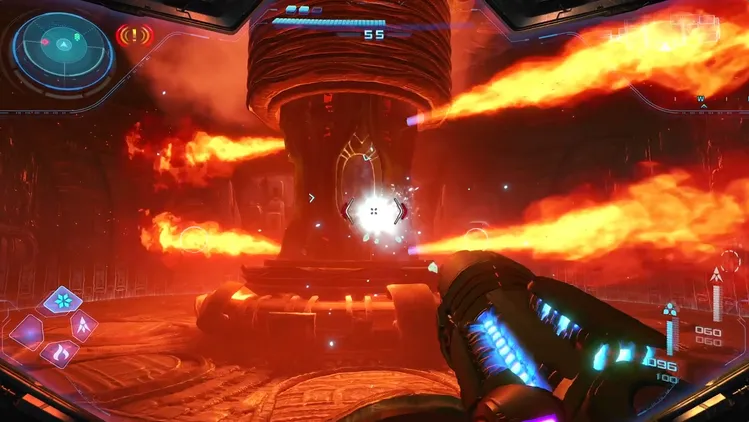Switch to the arrow-shaped beam icon
The height and width of the screenshot is (422, 749).
[x=84, y=325]
